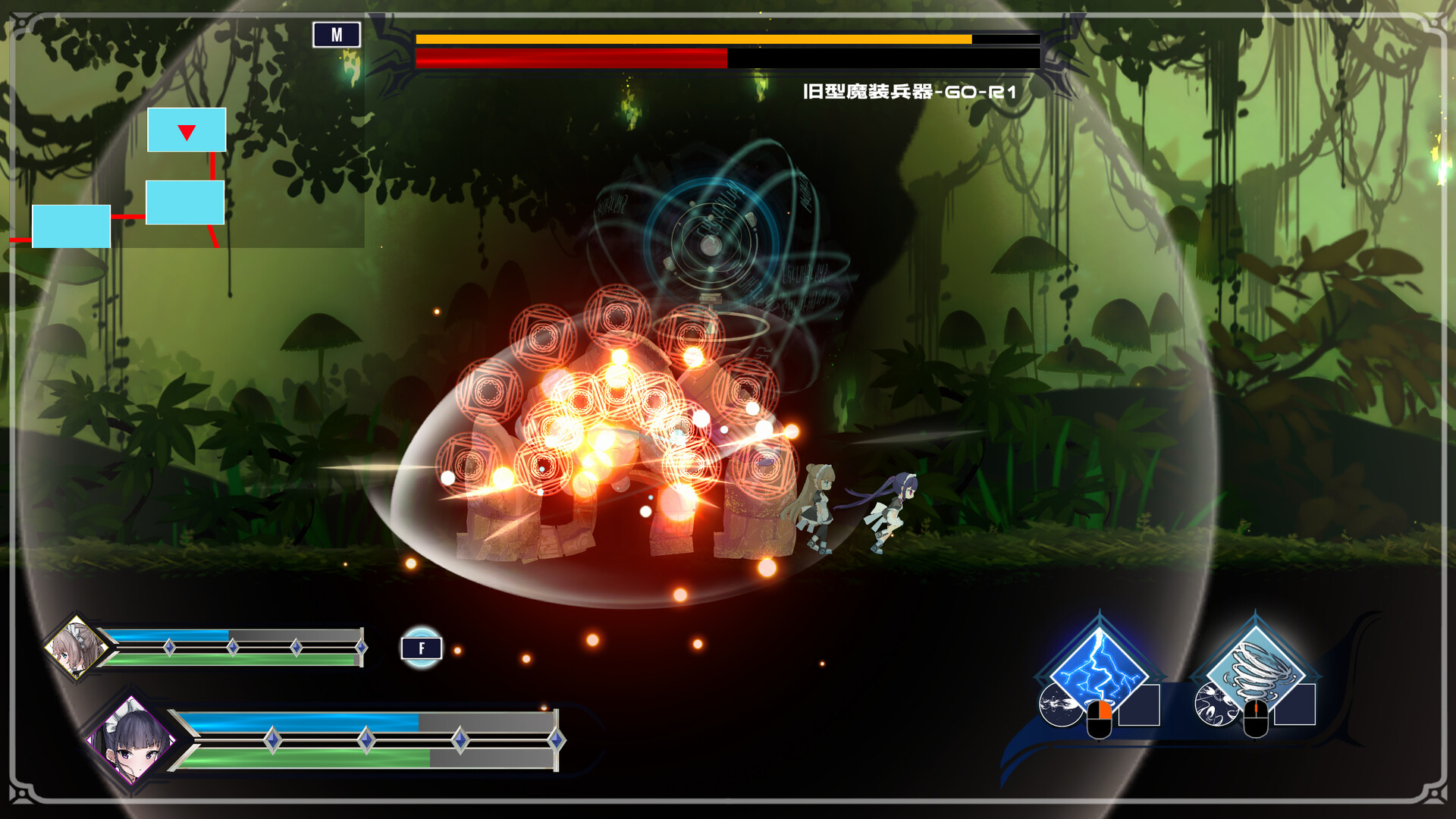Click the boss's orange shield bar
Viewport: 1456px width, 819px height.
(694, 38)
